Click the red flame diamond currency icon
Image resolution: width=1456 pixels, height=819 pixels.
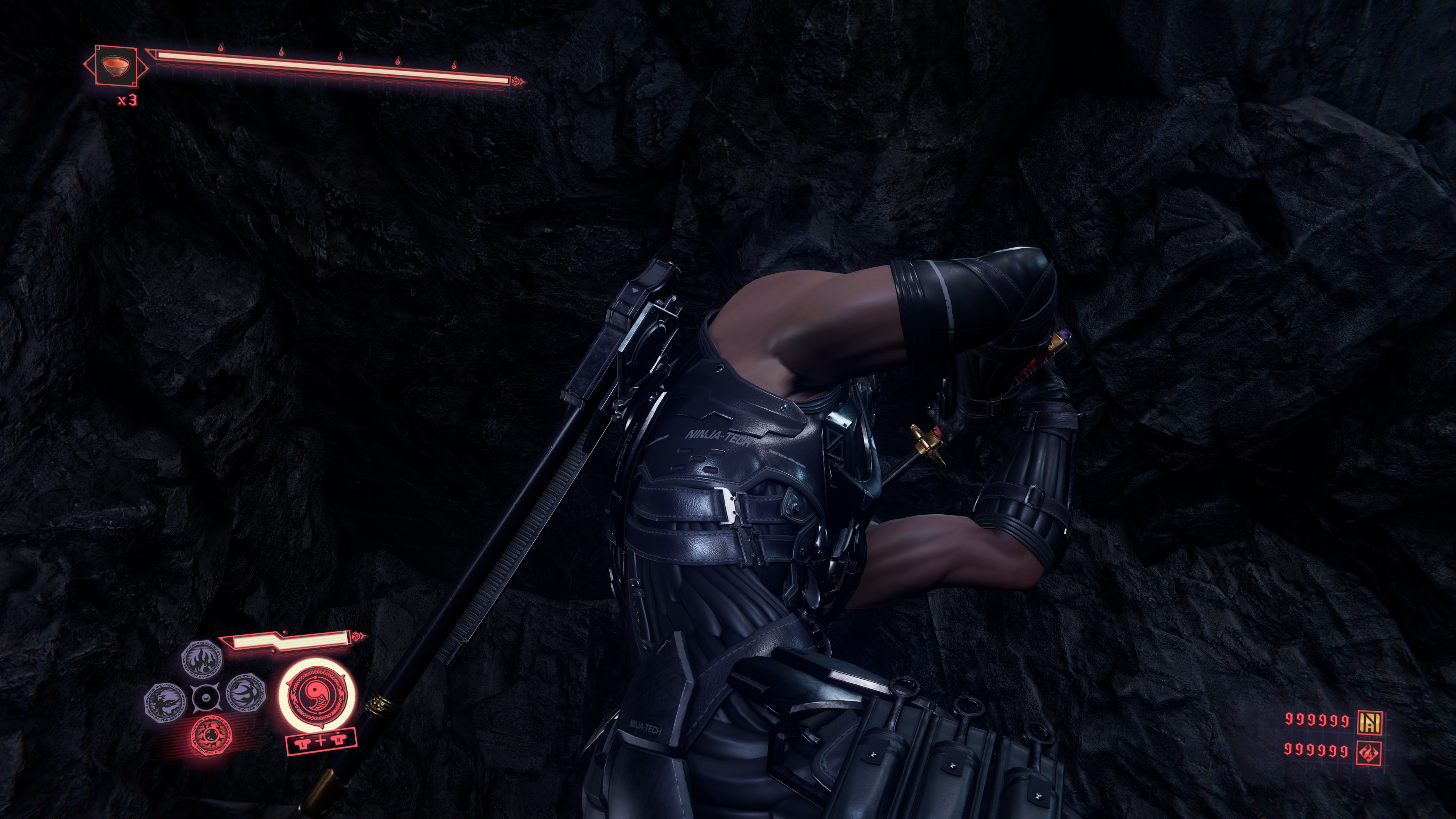1370,752
